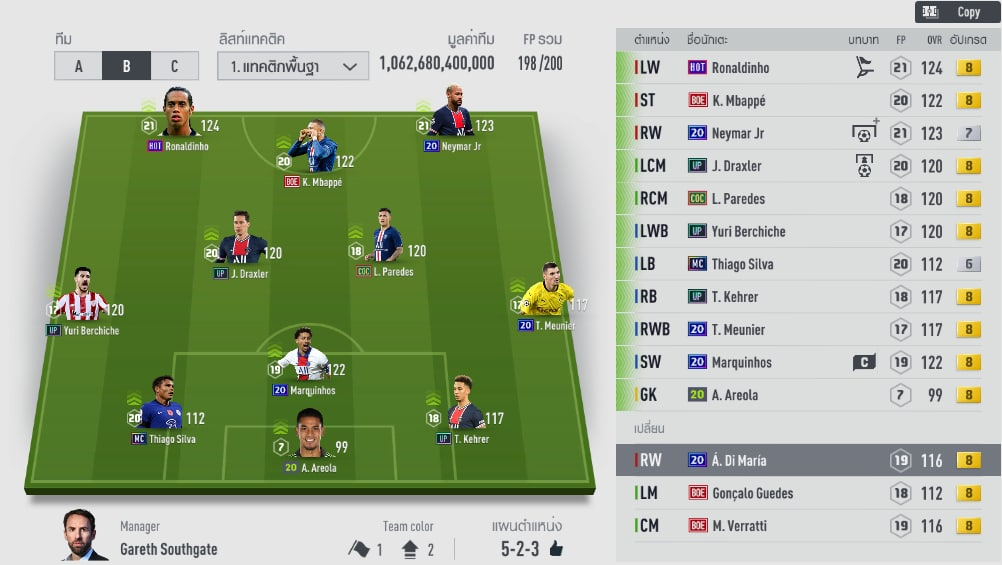Image resolution: width=1002 pixels, height=565 pixels.
Task: Select L. Paredes' card on the pitch
Action: [x=385, y=241]
